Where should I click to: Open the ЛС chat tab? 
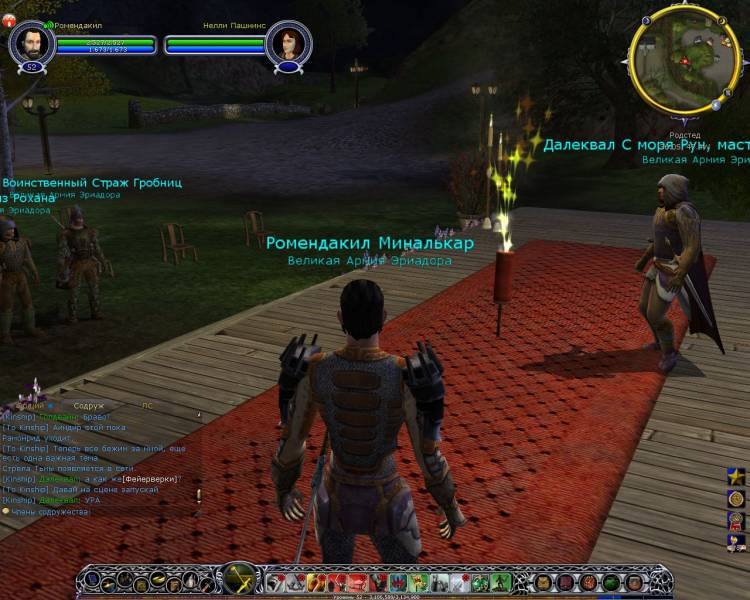[x=148, y=406]
